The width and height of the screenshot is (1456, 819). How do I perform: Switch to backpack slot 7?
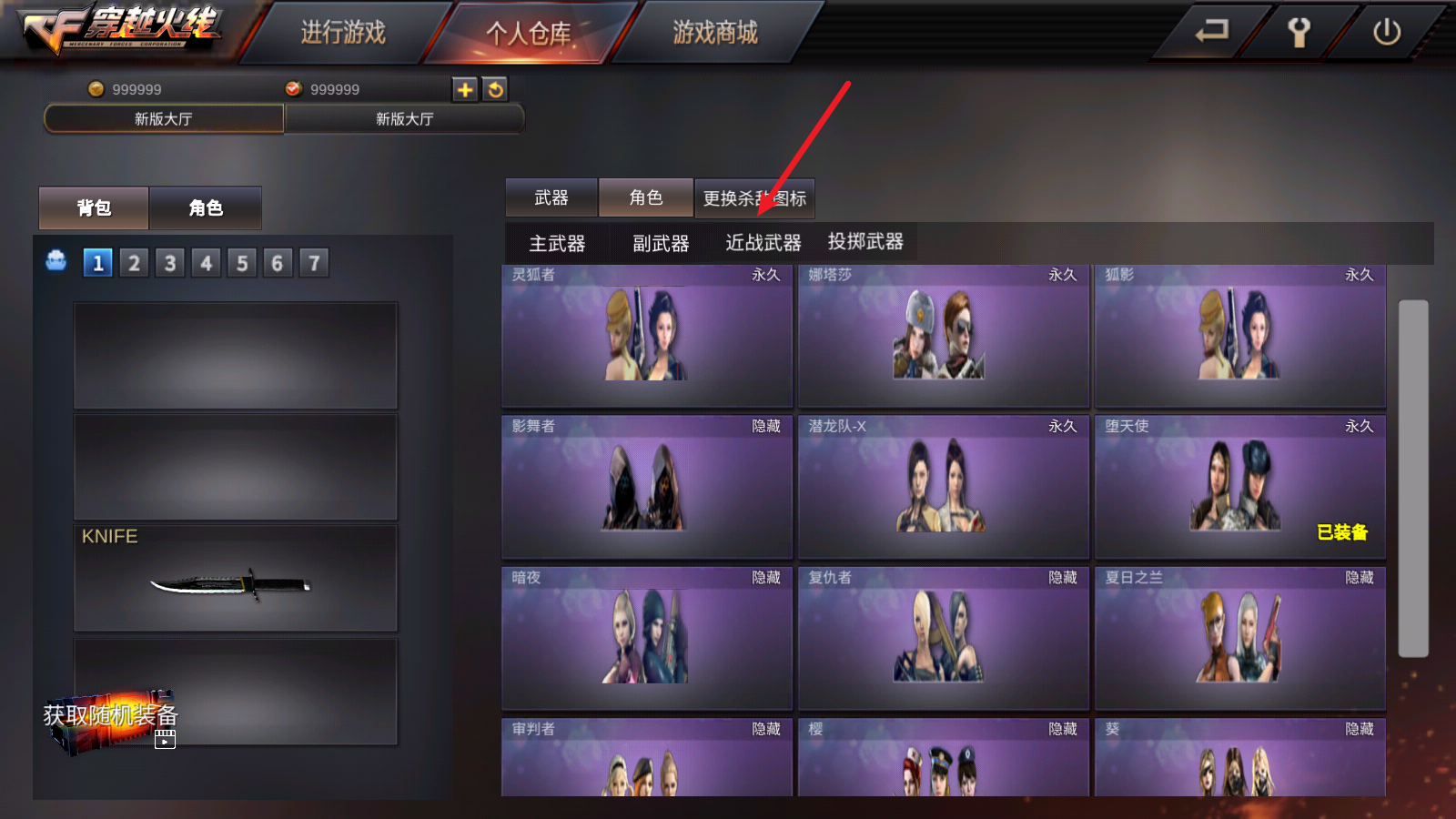[313, 262]
